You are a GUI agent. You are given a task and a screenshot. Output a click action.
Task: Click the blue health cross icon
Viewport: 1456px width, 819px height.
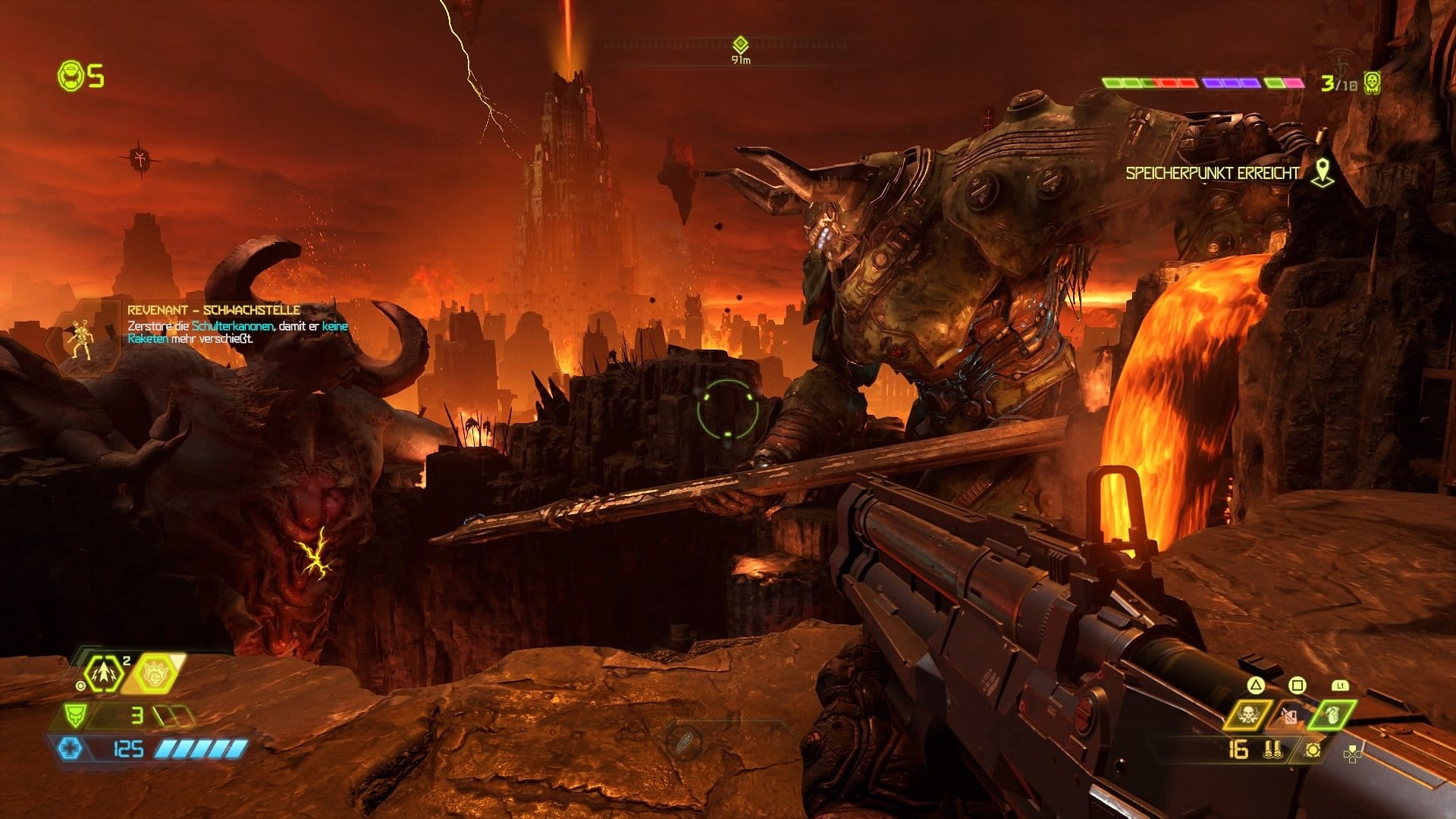pos(71,749)
